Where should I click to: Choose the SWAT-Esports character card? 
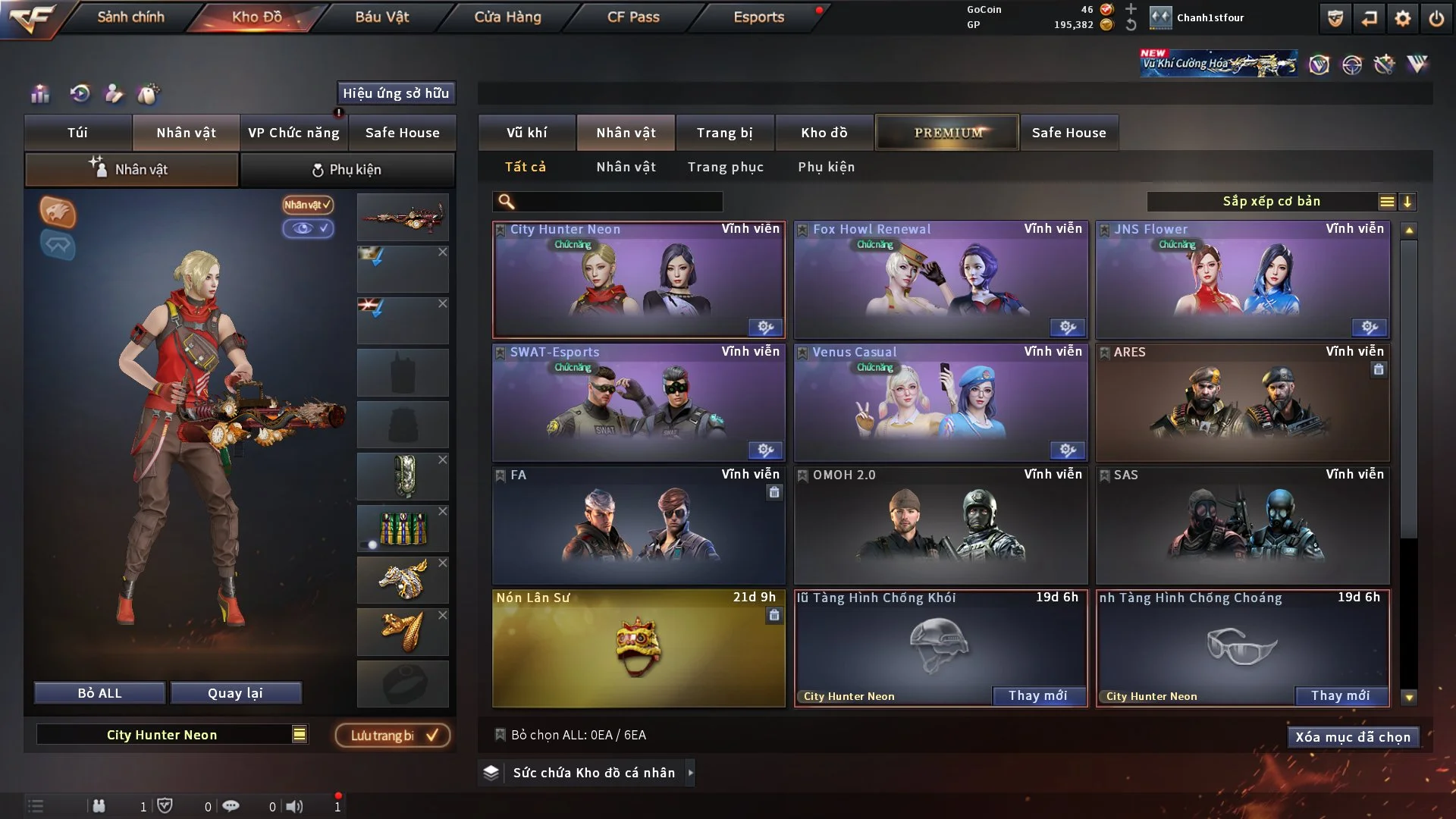tap(638, 403)
